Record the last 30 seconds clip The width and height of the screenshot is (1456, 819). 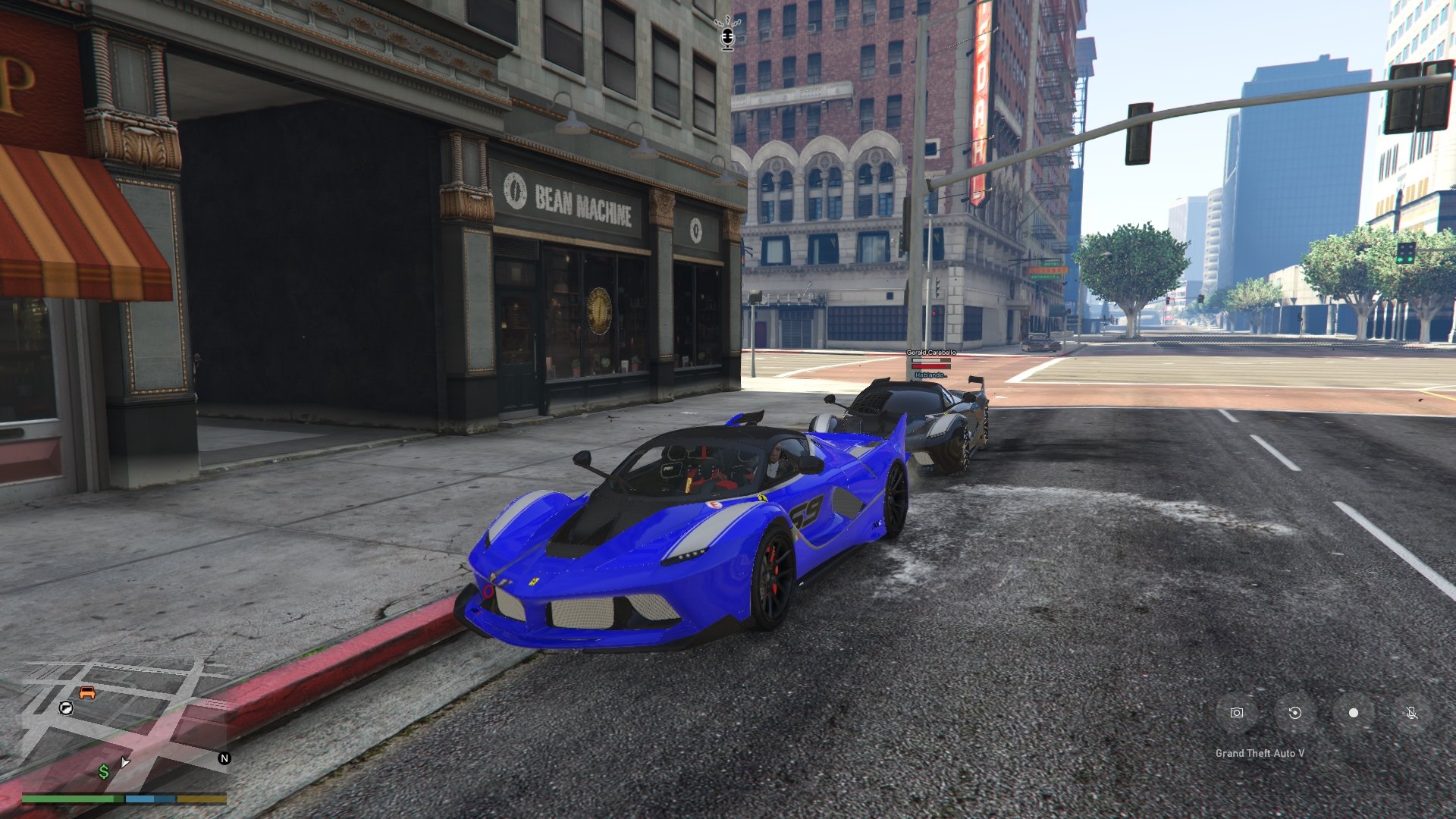(x=1294, y=713)
